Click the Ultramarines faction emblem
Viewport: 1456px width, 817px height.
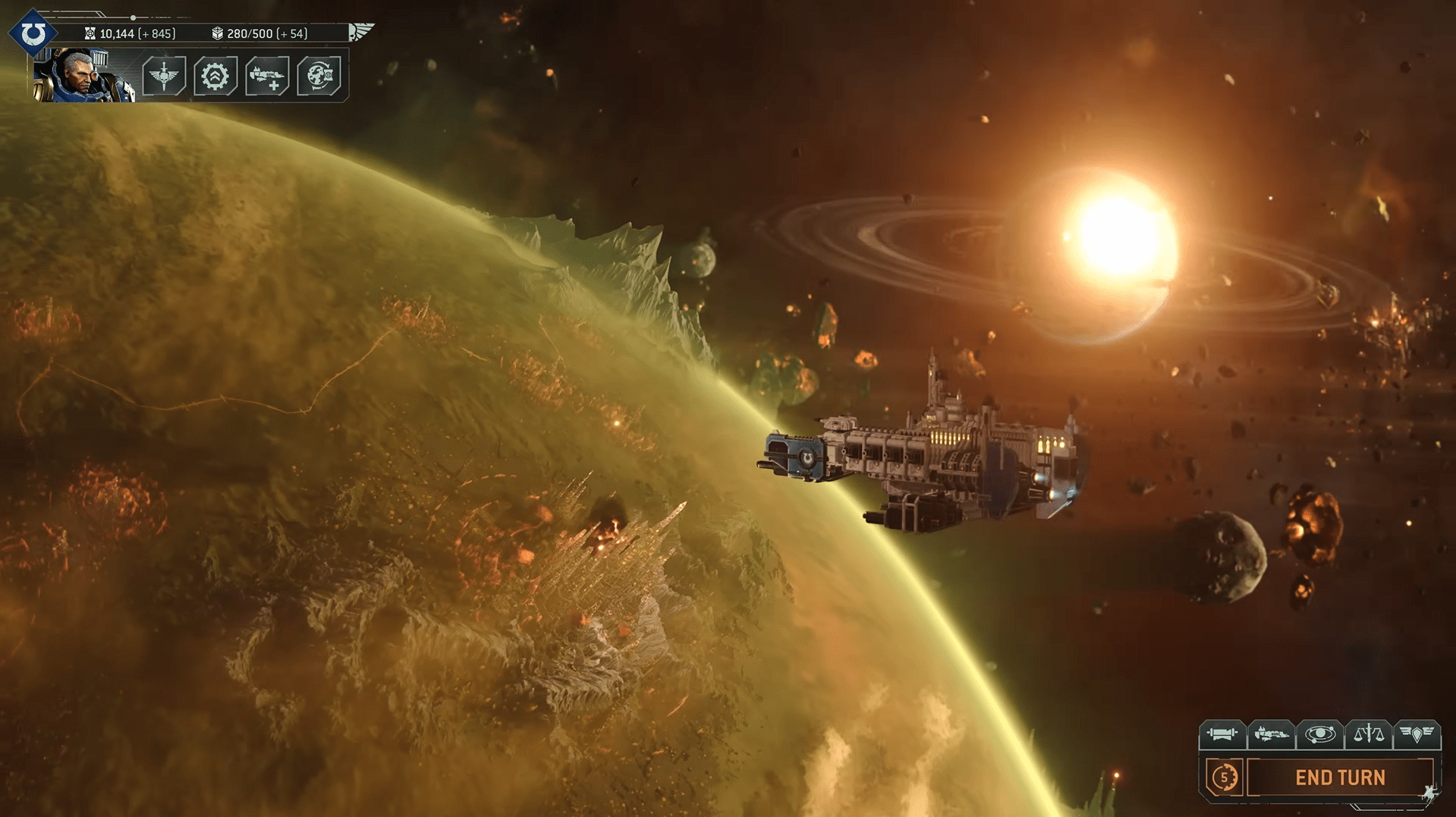click(33, 33)
